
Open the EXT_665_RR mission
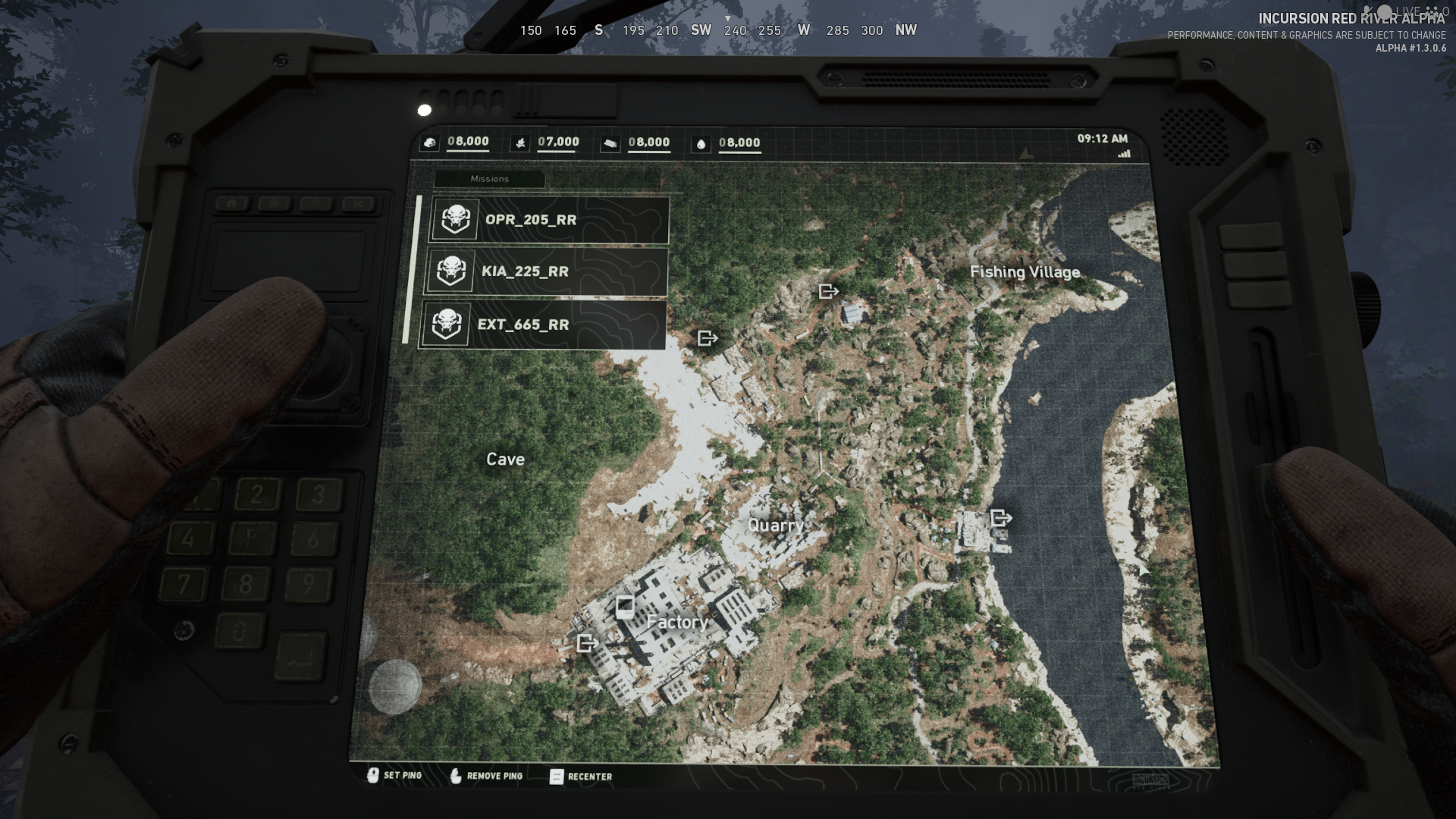[544, 325]
